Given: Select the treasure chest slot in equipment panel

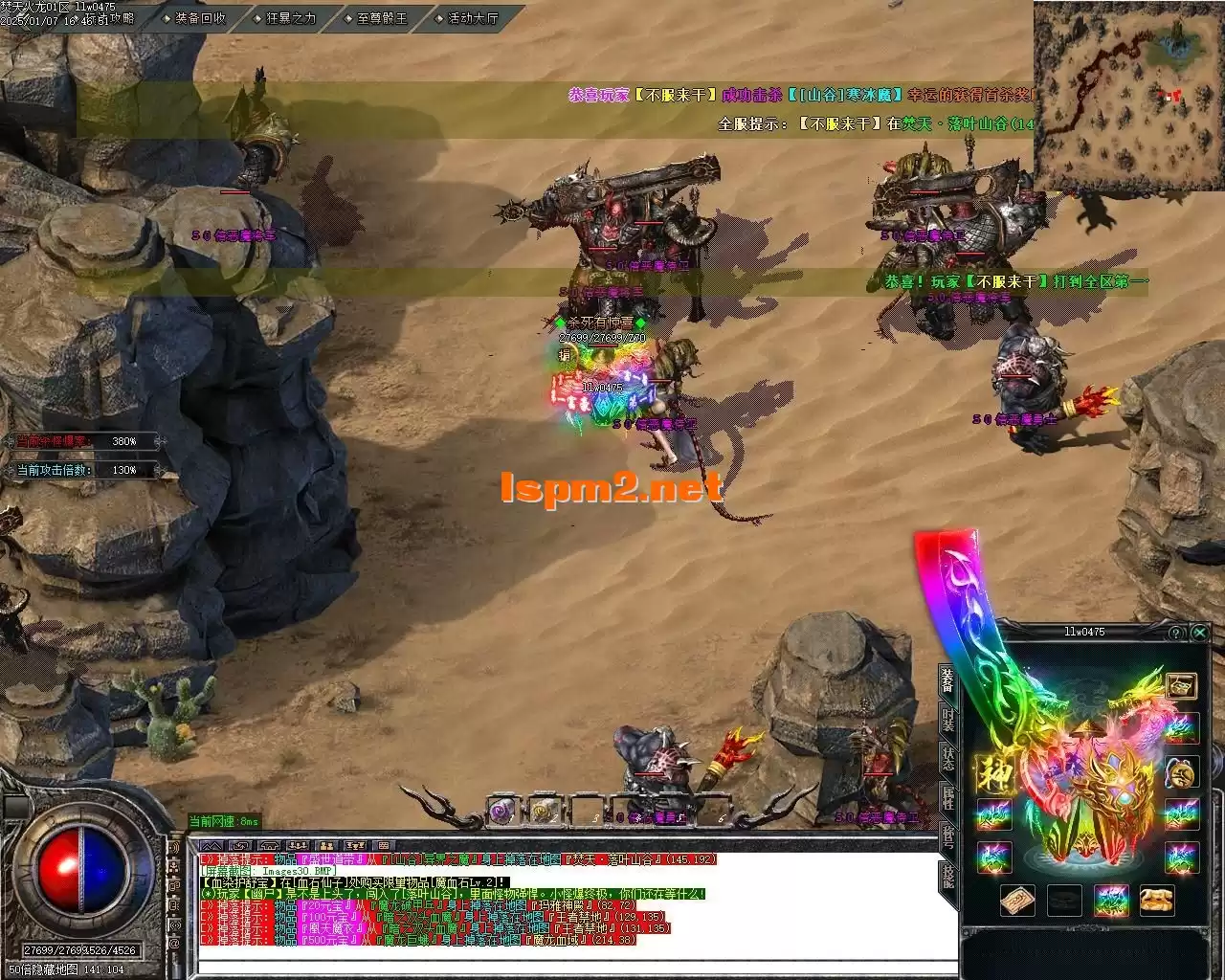Looking at the screenshot, I should (x=1181, y=686).
